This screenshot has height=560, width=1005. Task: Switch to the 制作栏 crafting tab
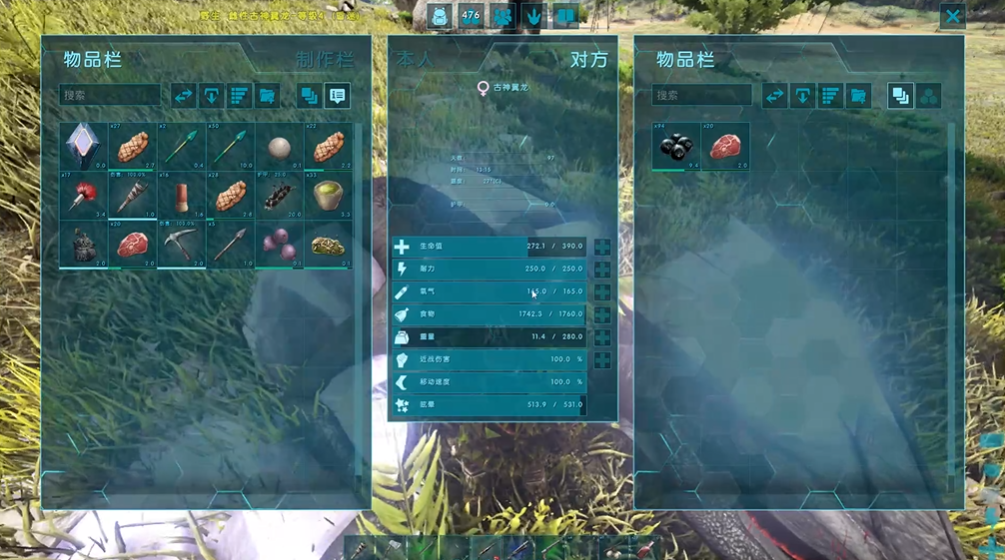click(324, 60)
